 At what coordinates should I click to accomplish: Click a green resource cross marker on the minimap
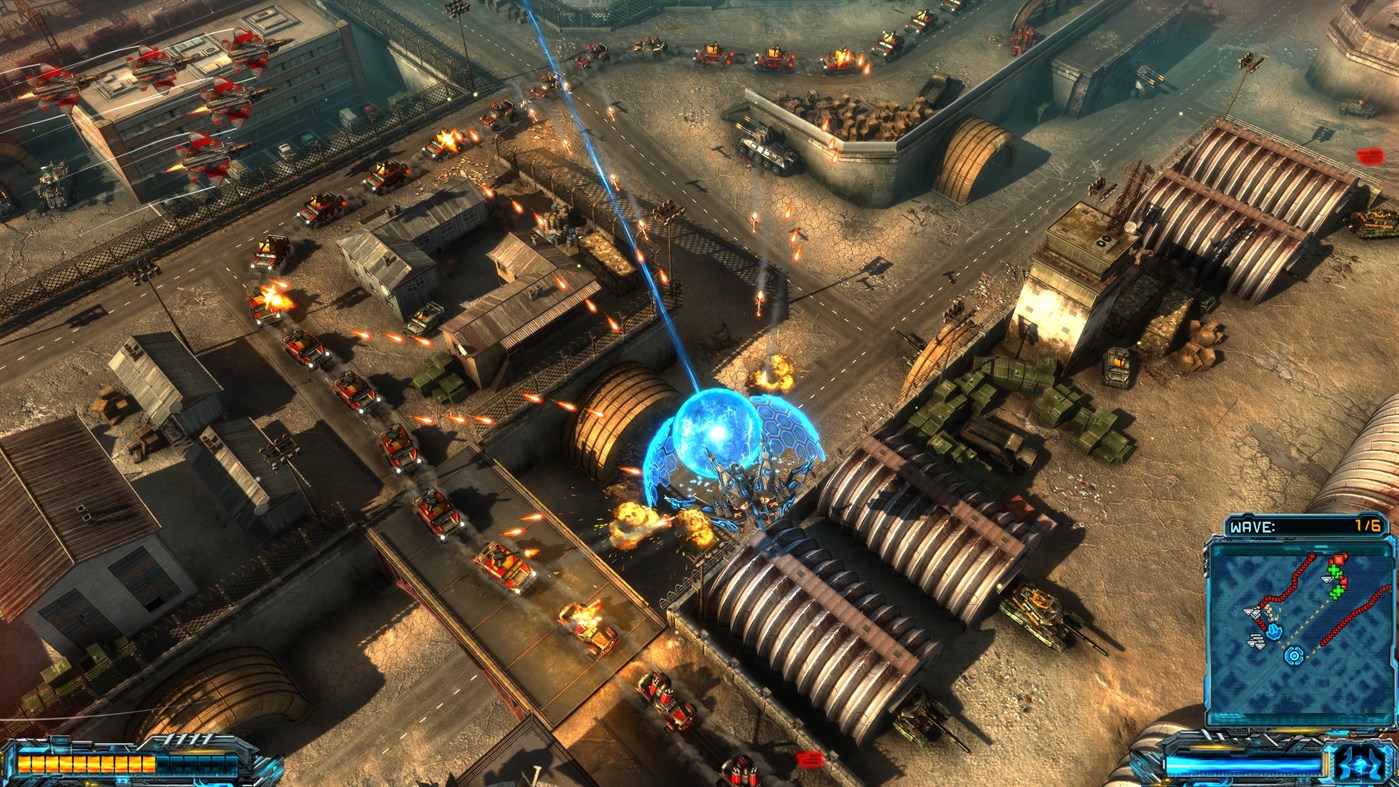[1332, 569]
